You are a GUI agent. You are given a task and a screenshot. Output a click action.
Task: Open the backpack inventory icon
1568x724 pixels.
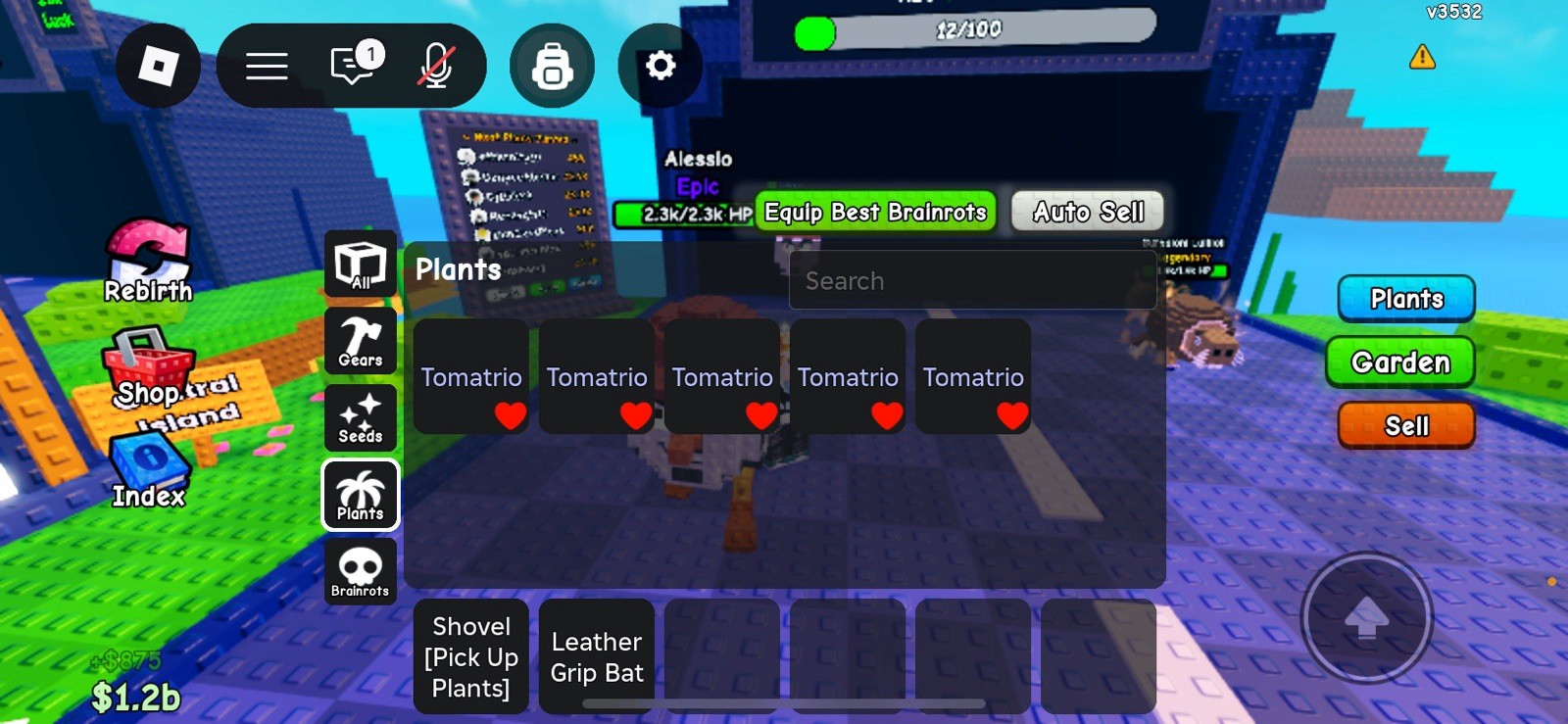[x=553, y=65]
